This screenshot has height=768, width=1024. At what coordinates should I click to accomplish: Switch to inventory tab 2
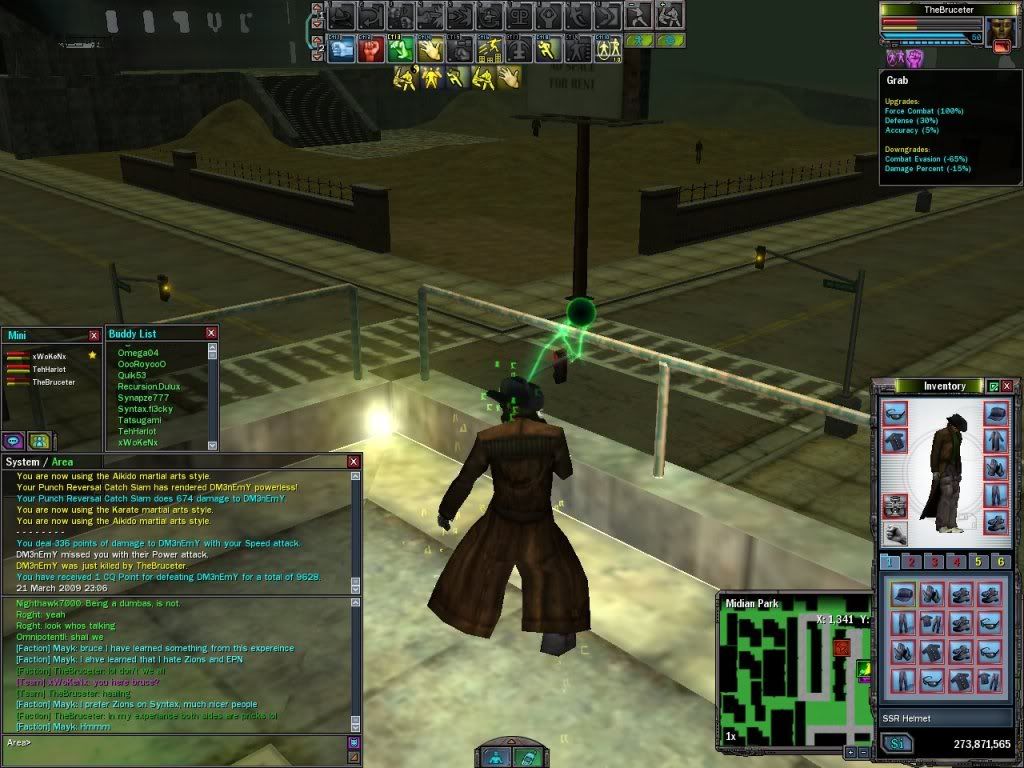(910, 562)
